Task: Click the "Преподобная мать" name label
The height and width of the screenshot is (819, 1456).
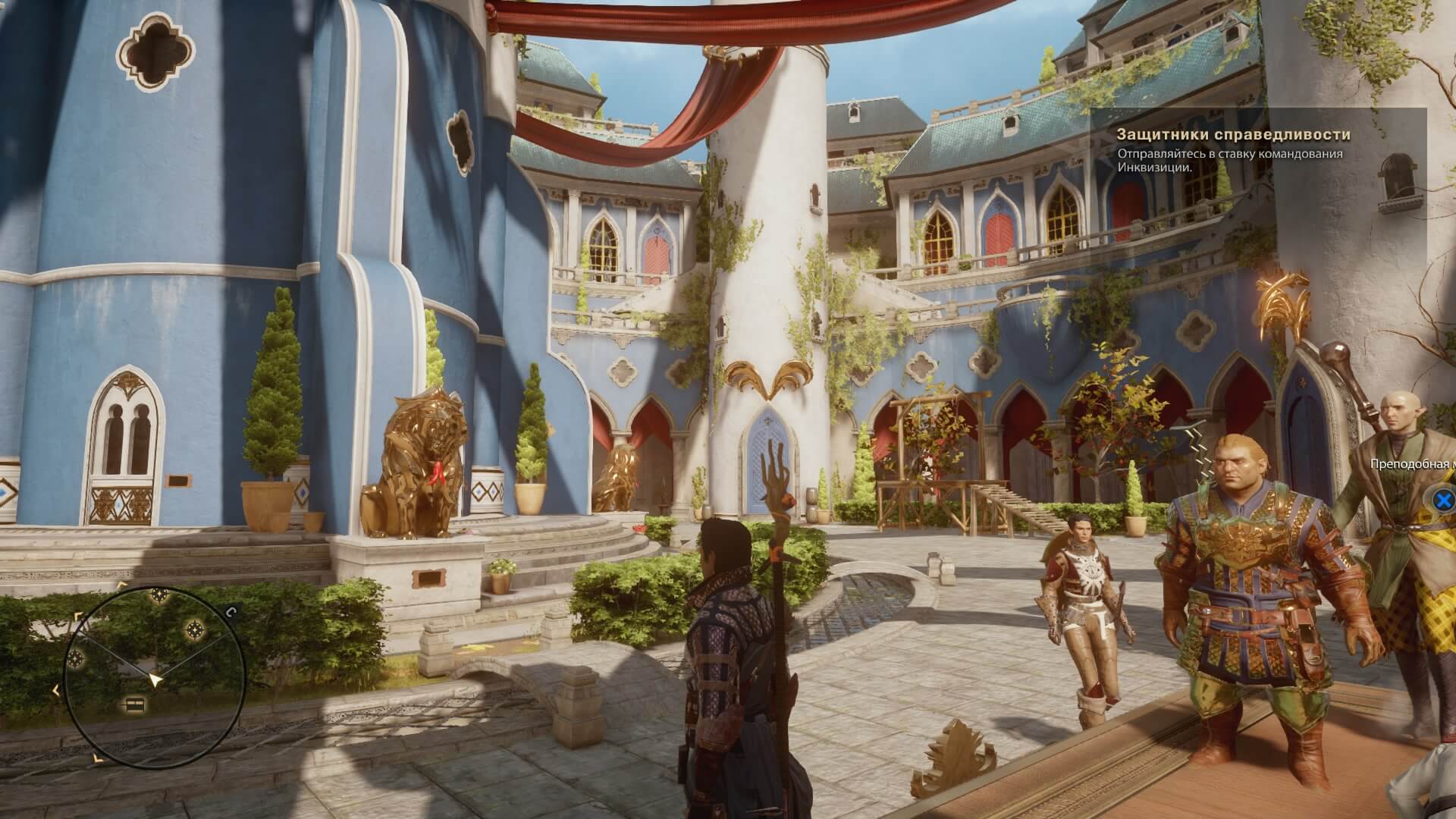Action: [1410, 463]
